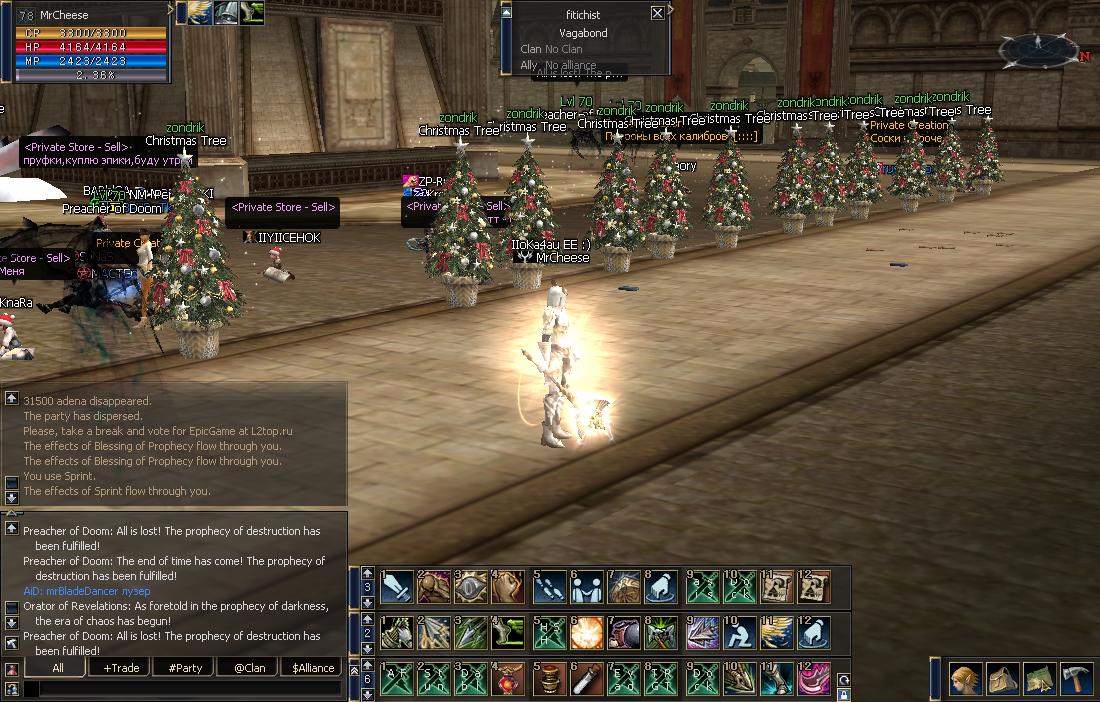Show the $Alliance chat tab

pos(312,668)
